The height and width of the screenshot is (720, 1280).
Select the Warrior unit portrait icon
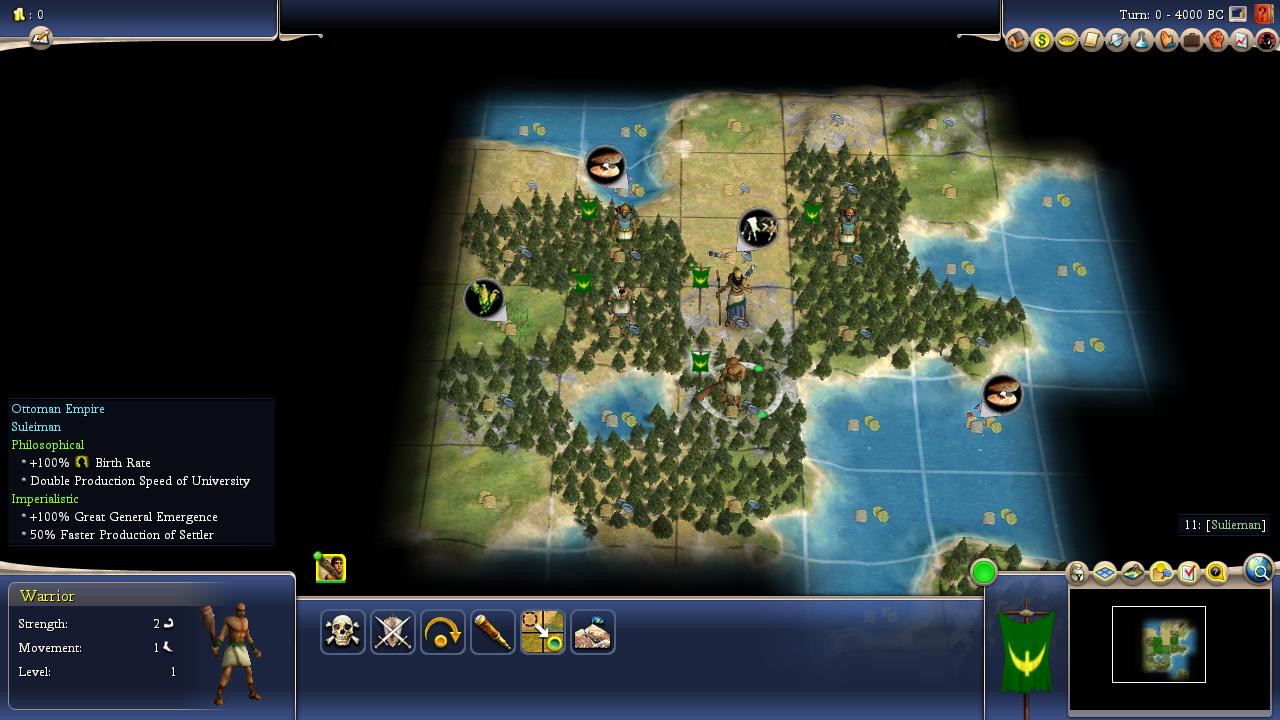[331, 569]
